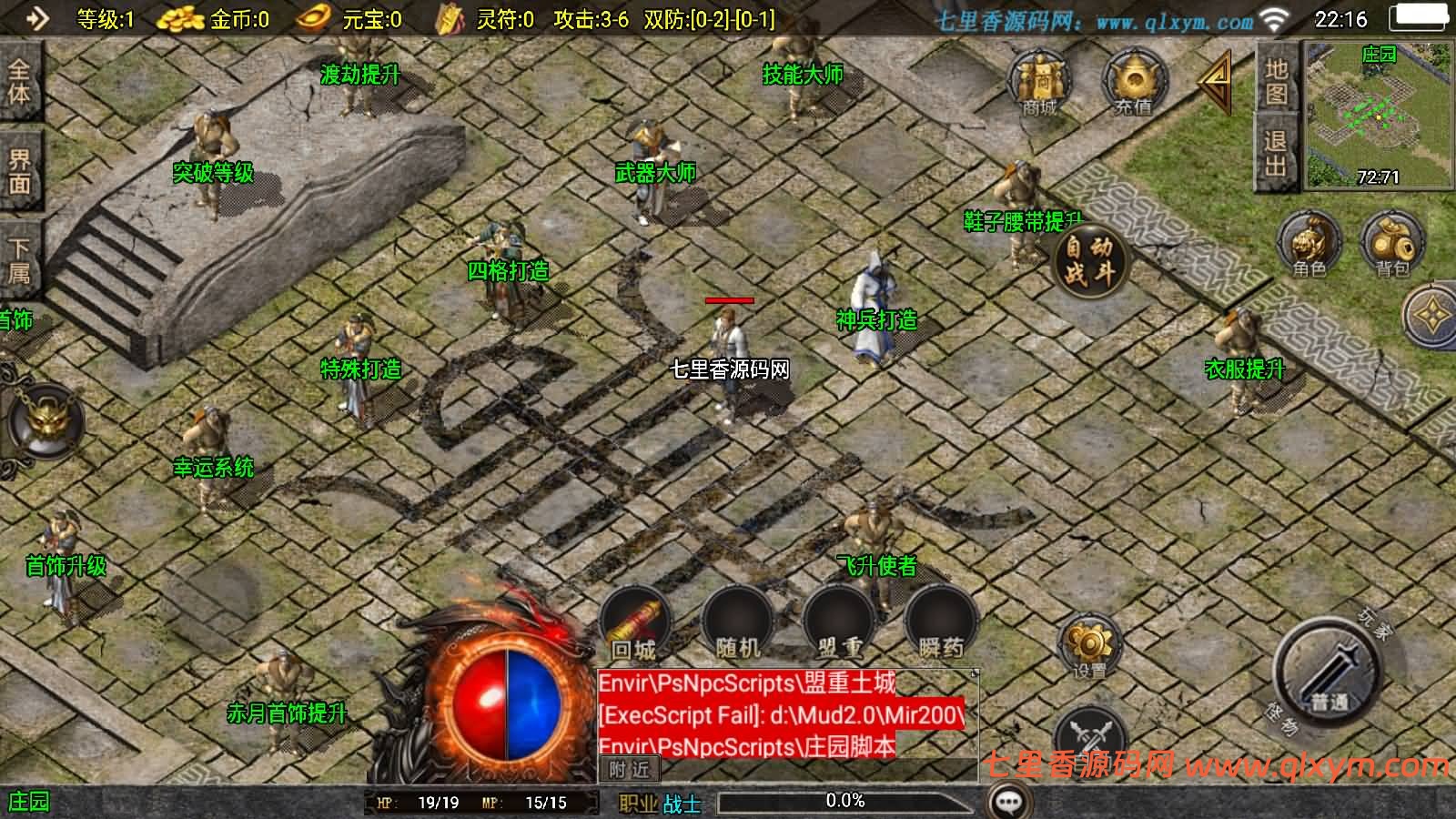Open the 充值 recharge icon

coord(1133,82)
